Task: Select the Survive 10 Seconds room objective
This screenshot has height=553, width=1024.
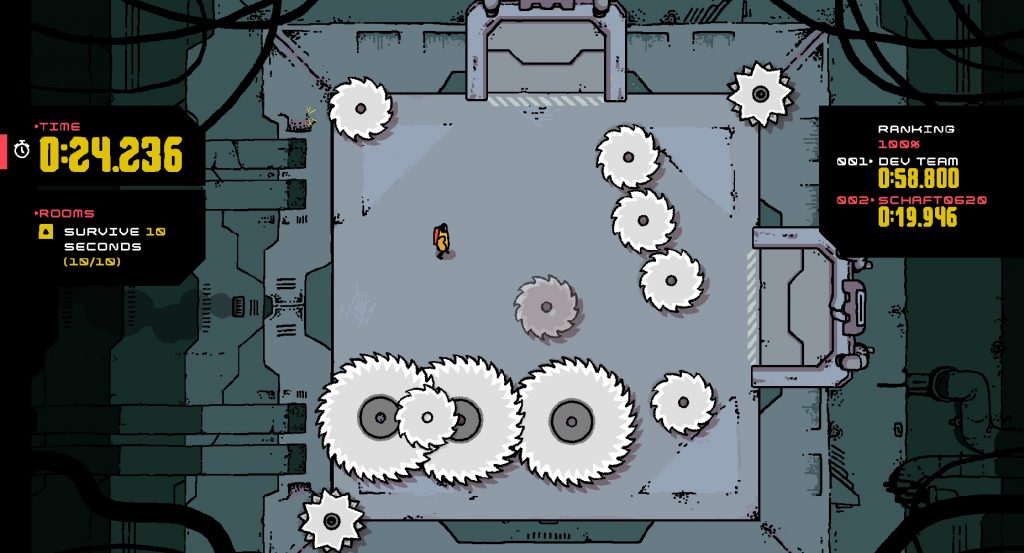Action: (x=103, y=239)
